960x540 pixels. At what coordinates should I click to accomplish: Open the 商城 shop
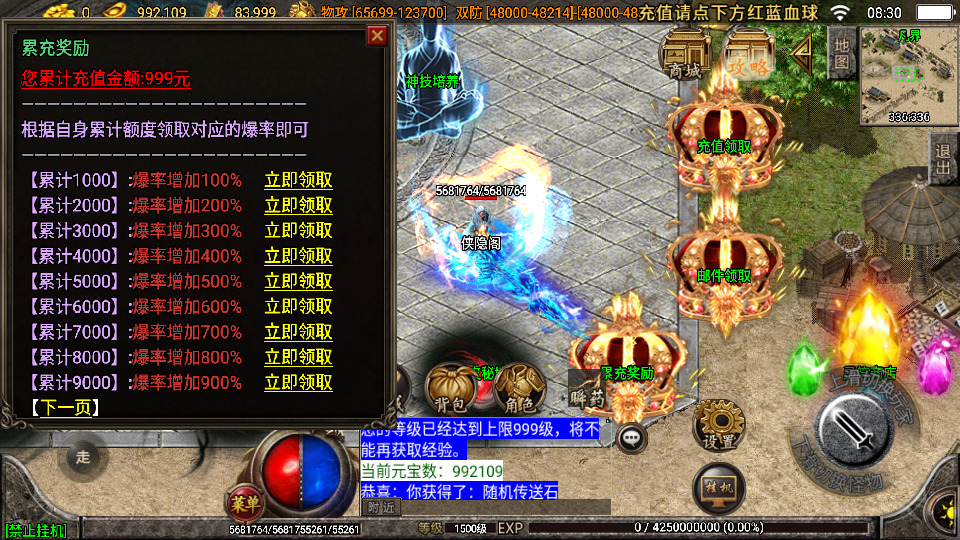pos(685,53)
